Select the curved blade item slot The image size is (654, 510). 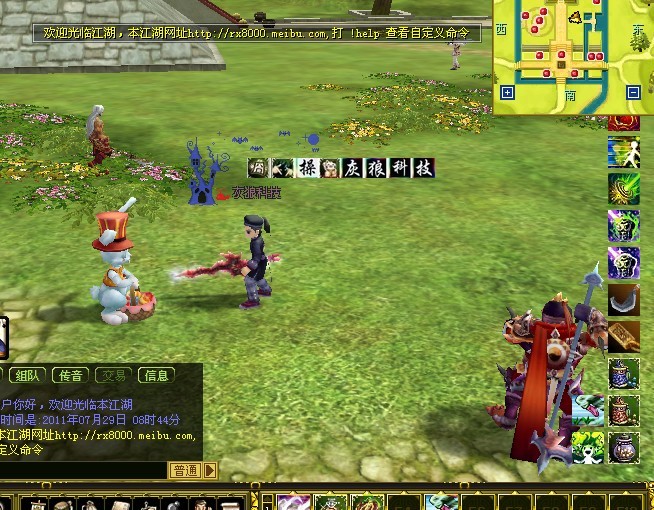[624, 300]
